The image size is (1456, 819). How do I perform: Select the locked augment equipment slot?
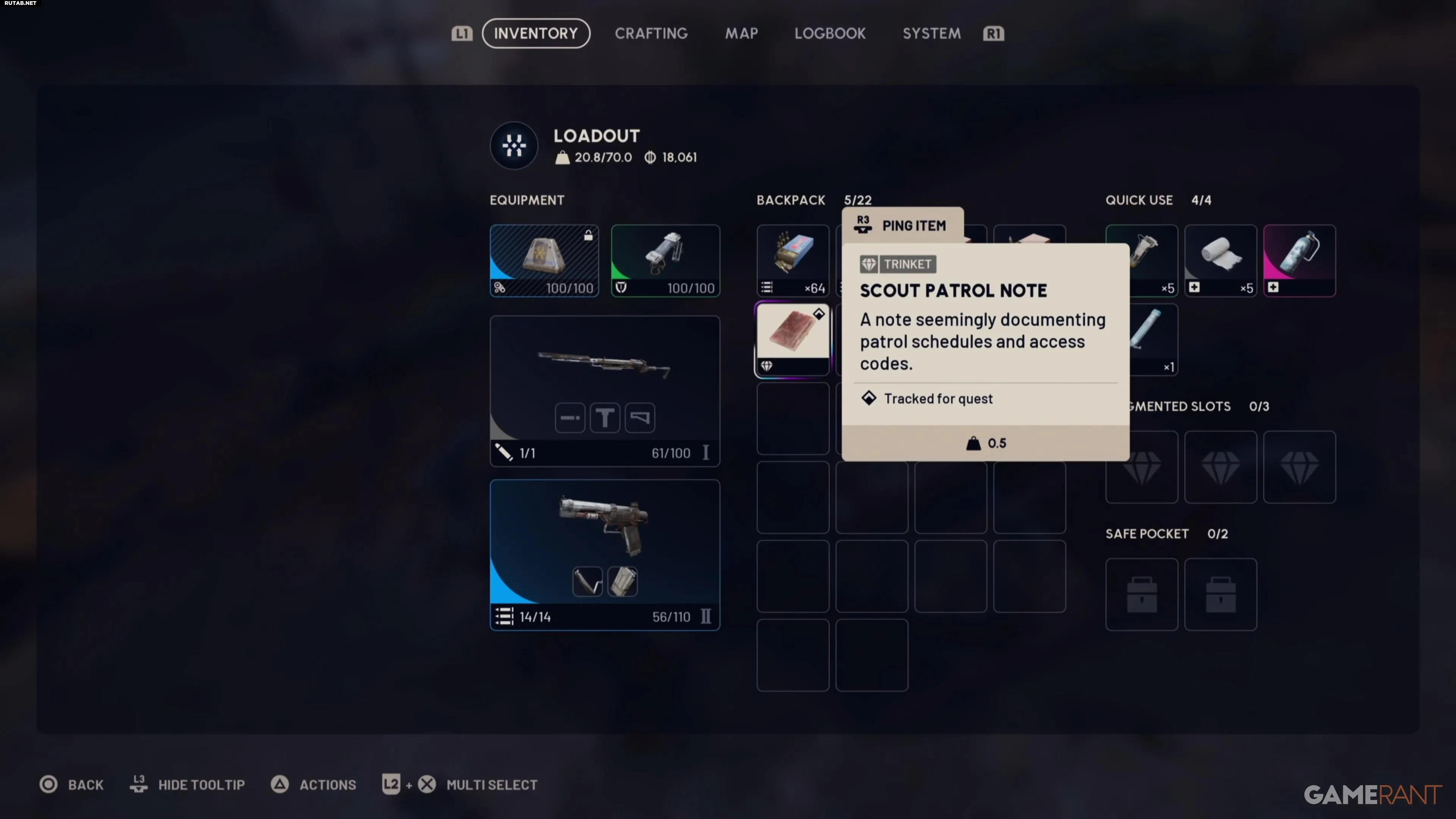544,260
